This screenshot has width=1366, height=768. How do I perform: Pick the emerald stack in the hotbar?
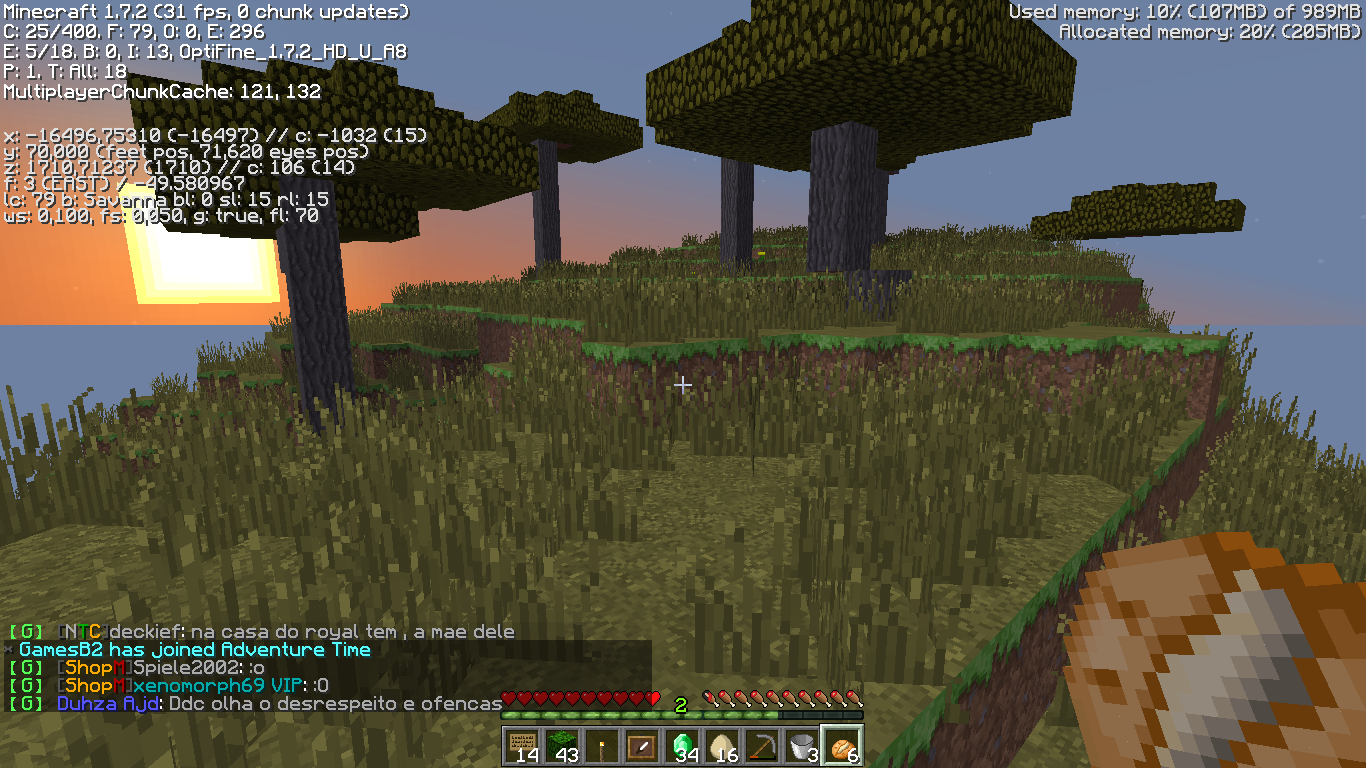(x=682, y=745)
